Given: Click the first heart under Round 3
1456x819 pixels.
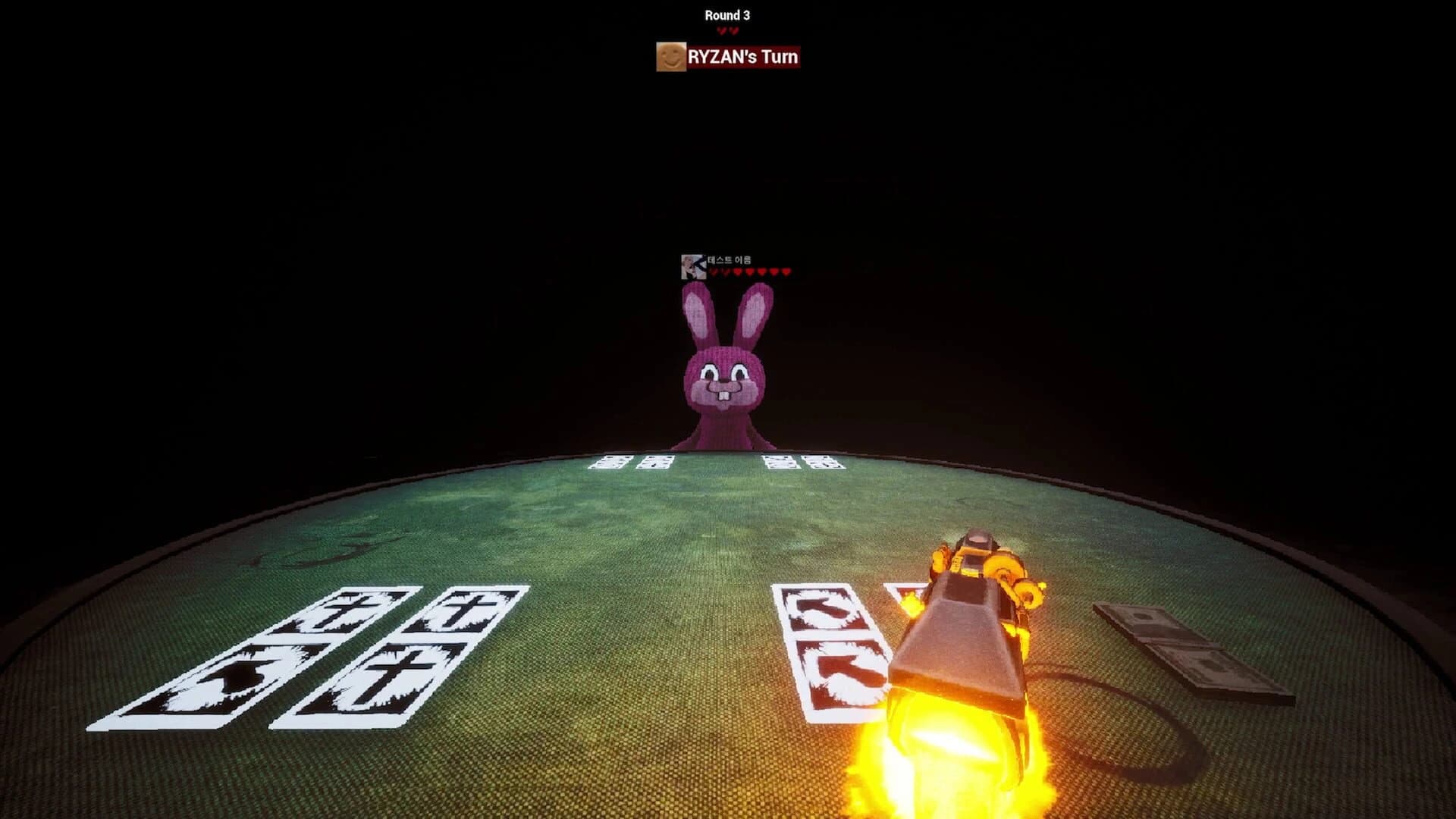Looking at the screenshot, I should [721, 30].
